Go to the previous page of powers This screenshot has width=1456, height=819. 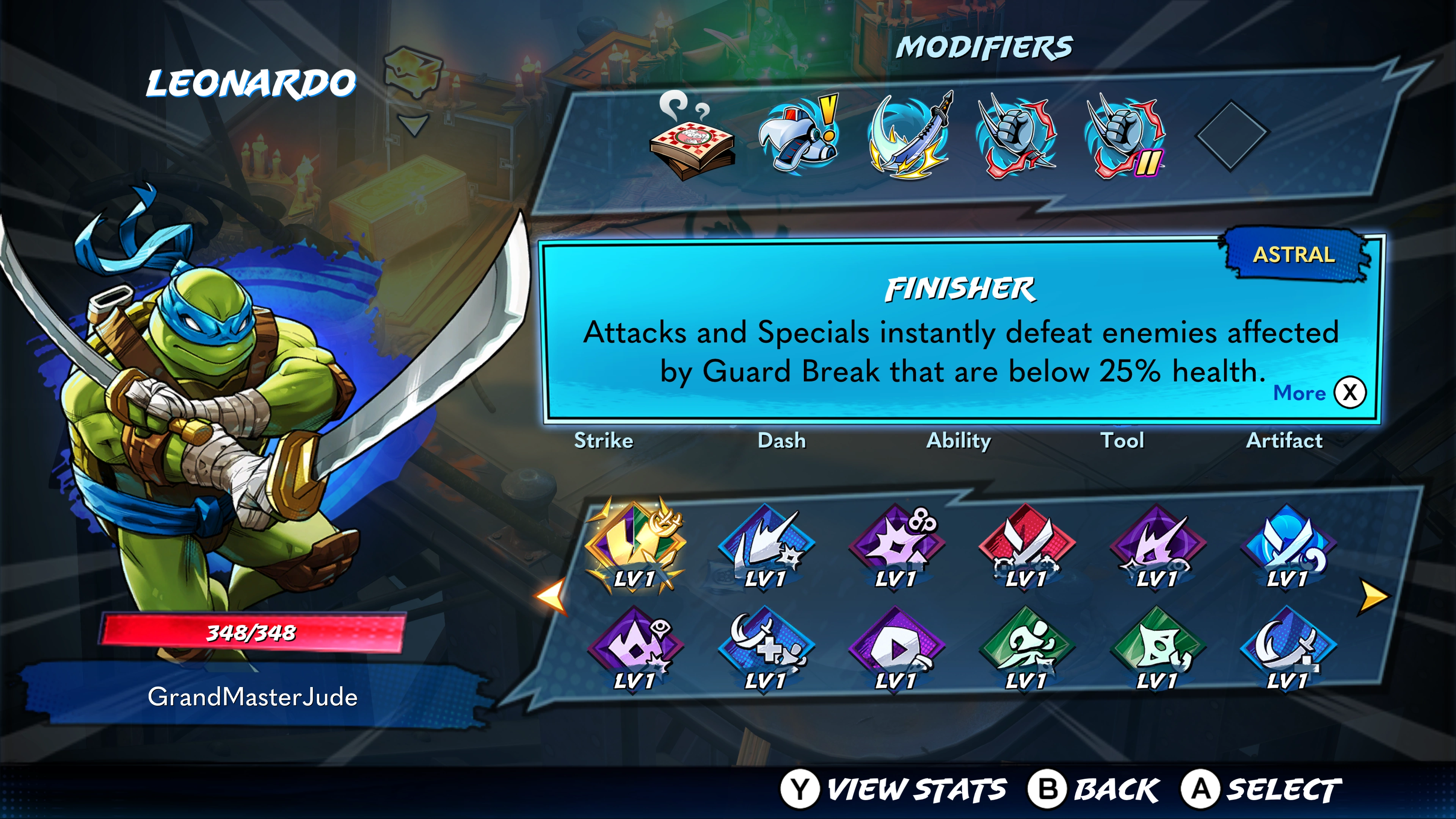click(551, 596)
